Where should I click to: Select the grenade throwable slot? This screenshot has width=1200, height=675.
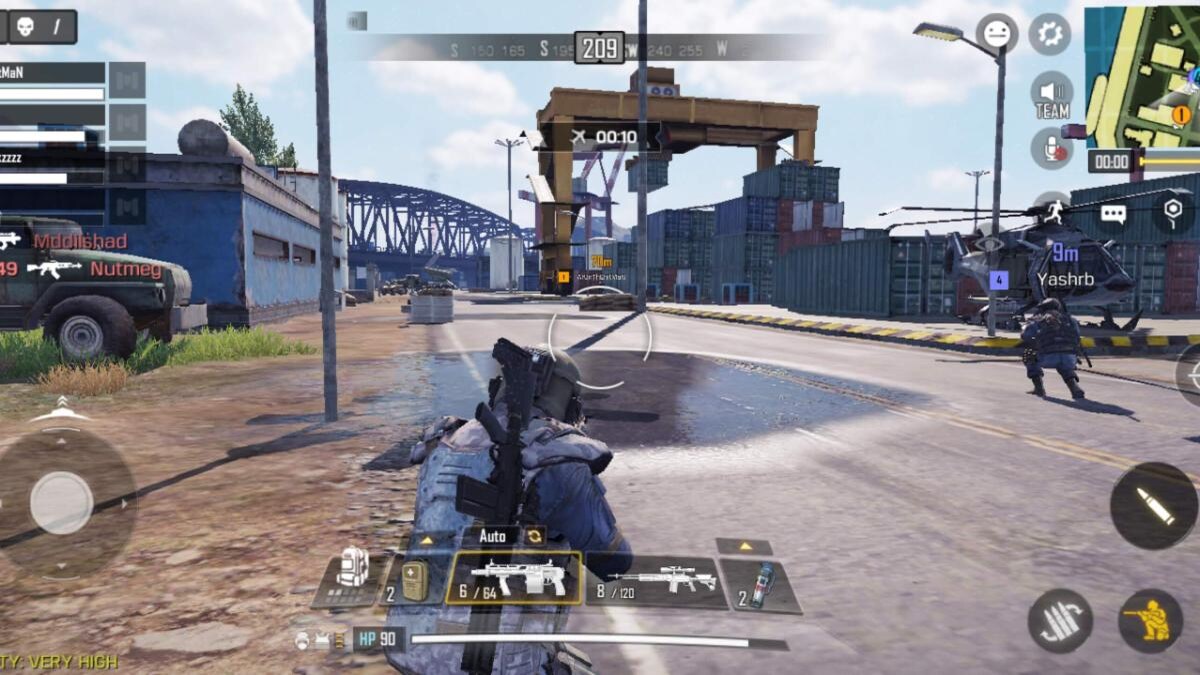point(760,584)
